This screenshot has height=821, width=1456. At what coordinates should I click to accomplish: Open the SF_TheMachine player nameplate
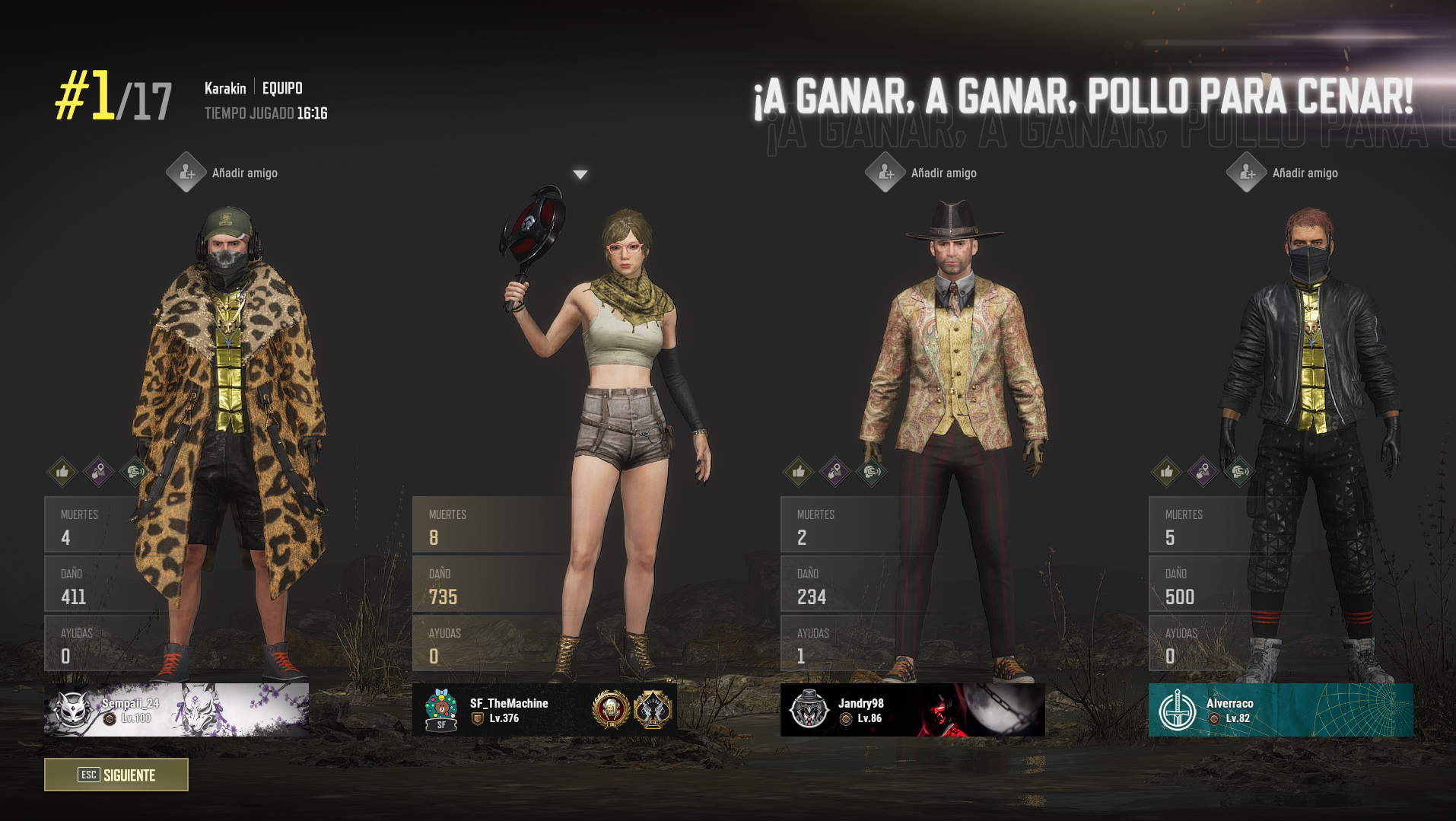[x=545, y=710]
